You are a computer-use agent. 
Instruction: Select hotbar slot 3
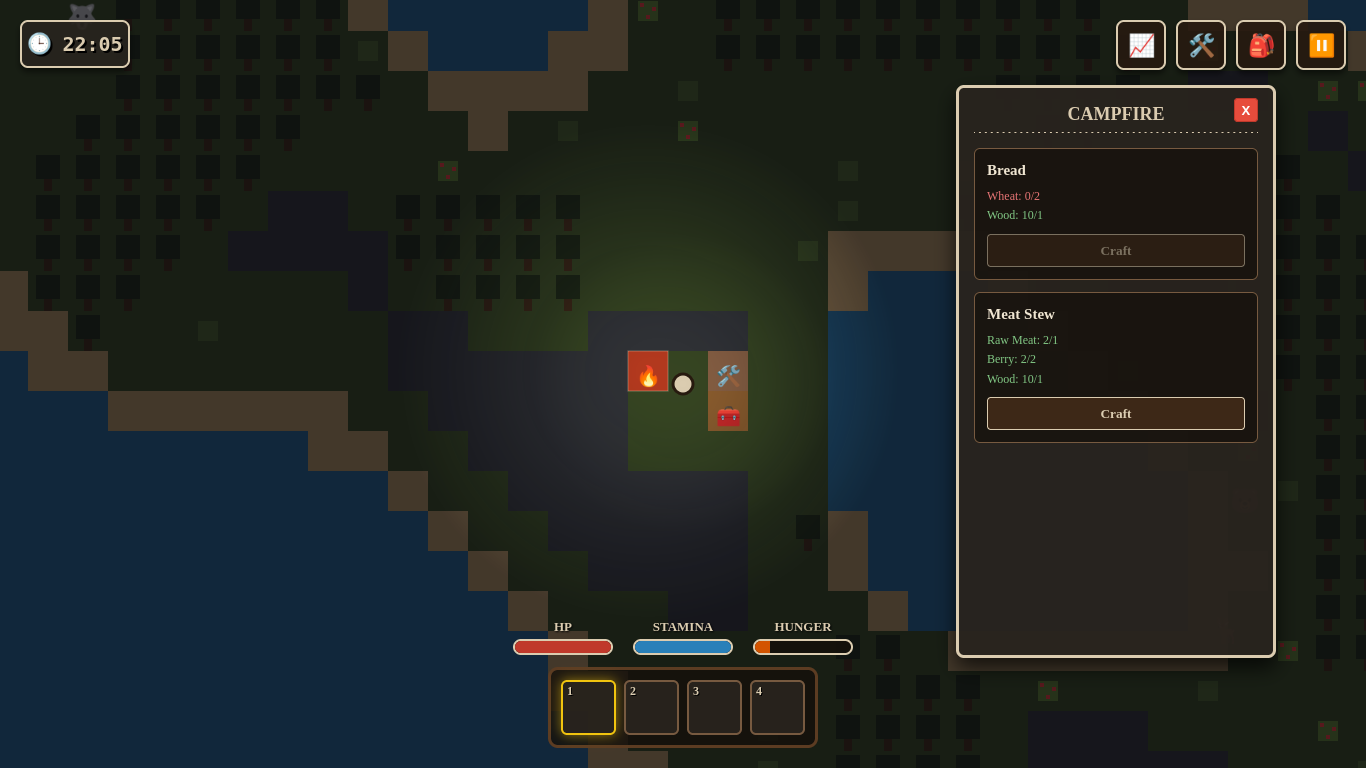pyautogui.click(x=714, y=707)
